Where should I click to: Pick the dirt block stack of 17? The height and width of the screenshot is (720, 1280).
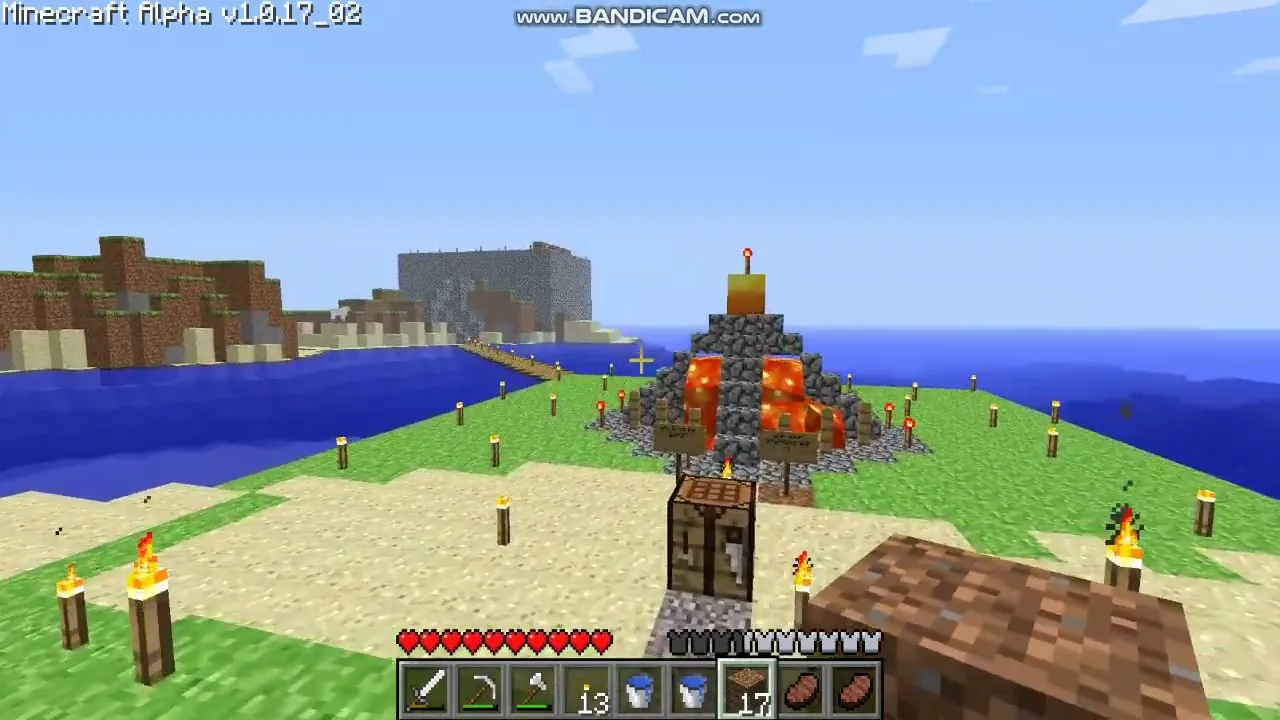(747, 689)
